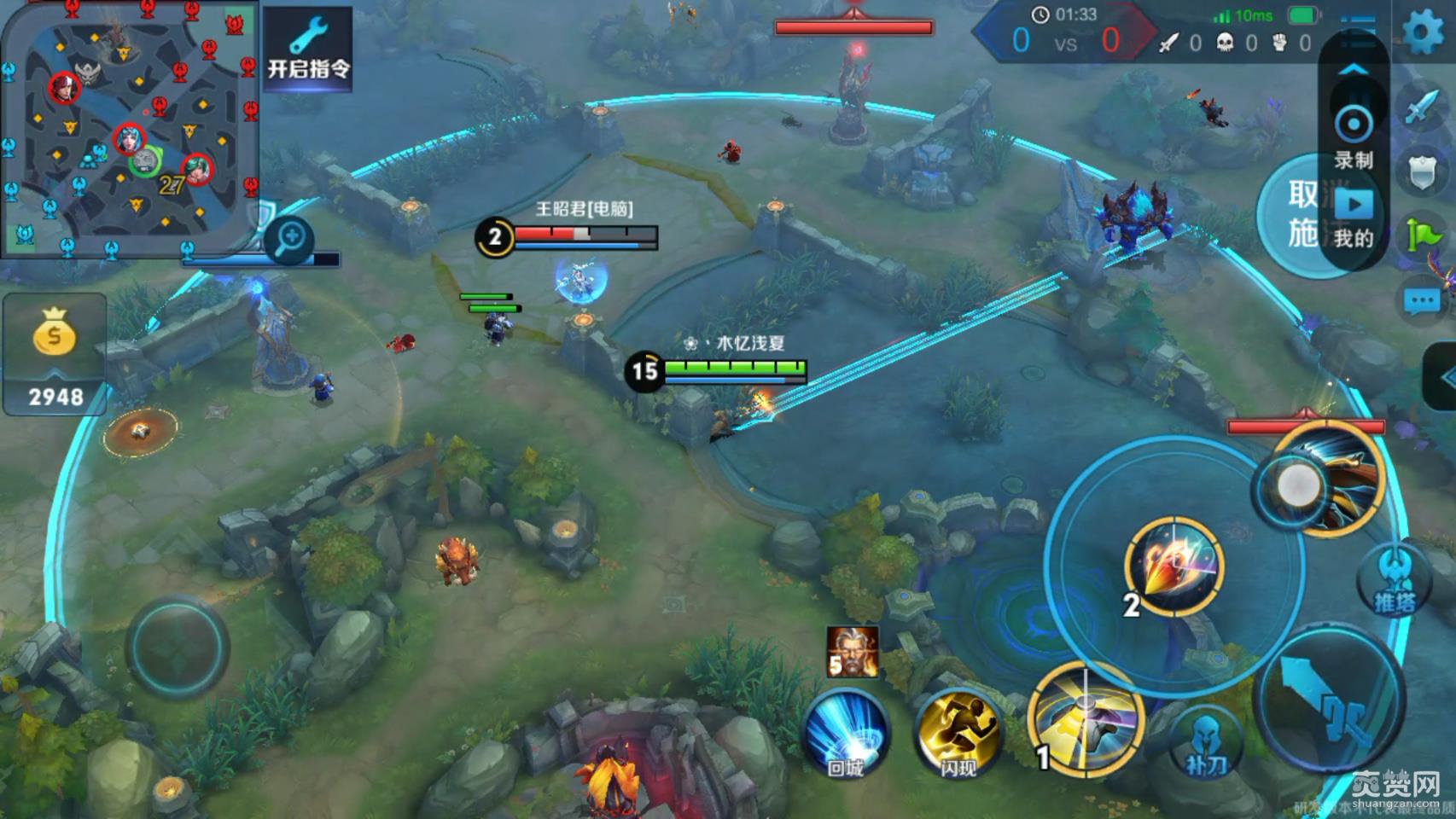The height and width of the screenshot is (819, 1456).
Task: Open the quick chat bubble
Action: tap(1422, 300)
